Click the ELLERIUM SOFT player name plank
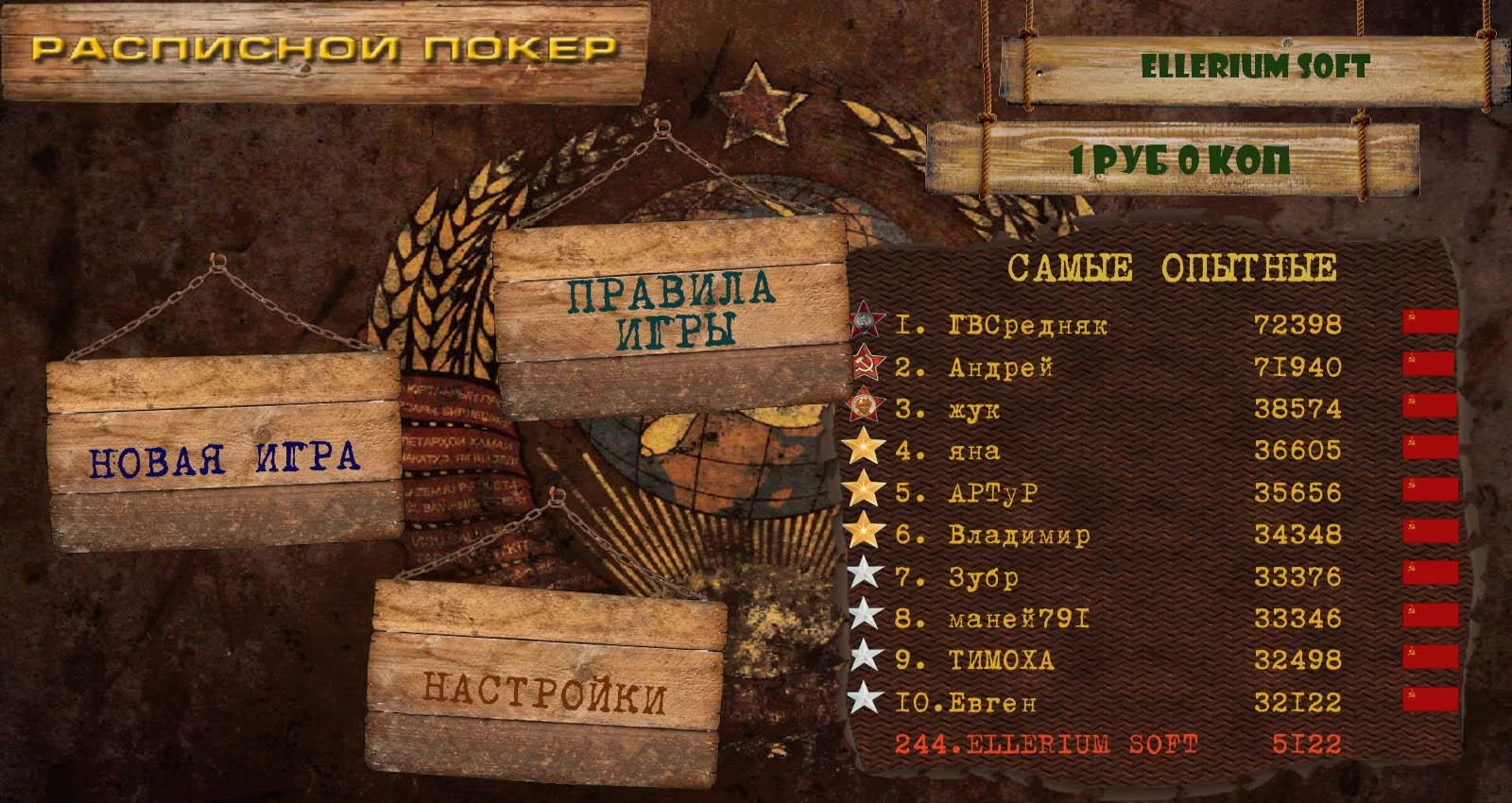1512x803 pixels. (1255, 67)
